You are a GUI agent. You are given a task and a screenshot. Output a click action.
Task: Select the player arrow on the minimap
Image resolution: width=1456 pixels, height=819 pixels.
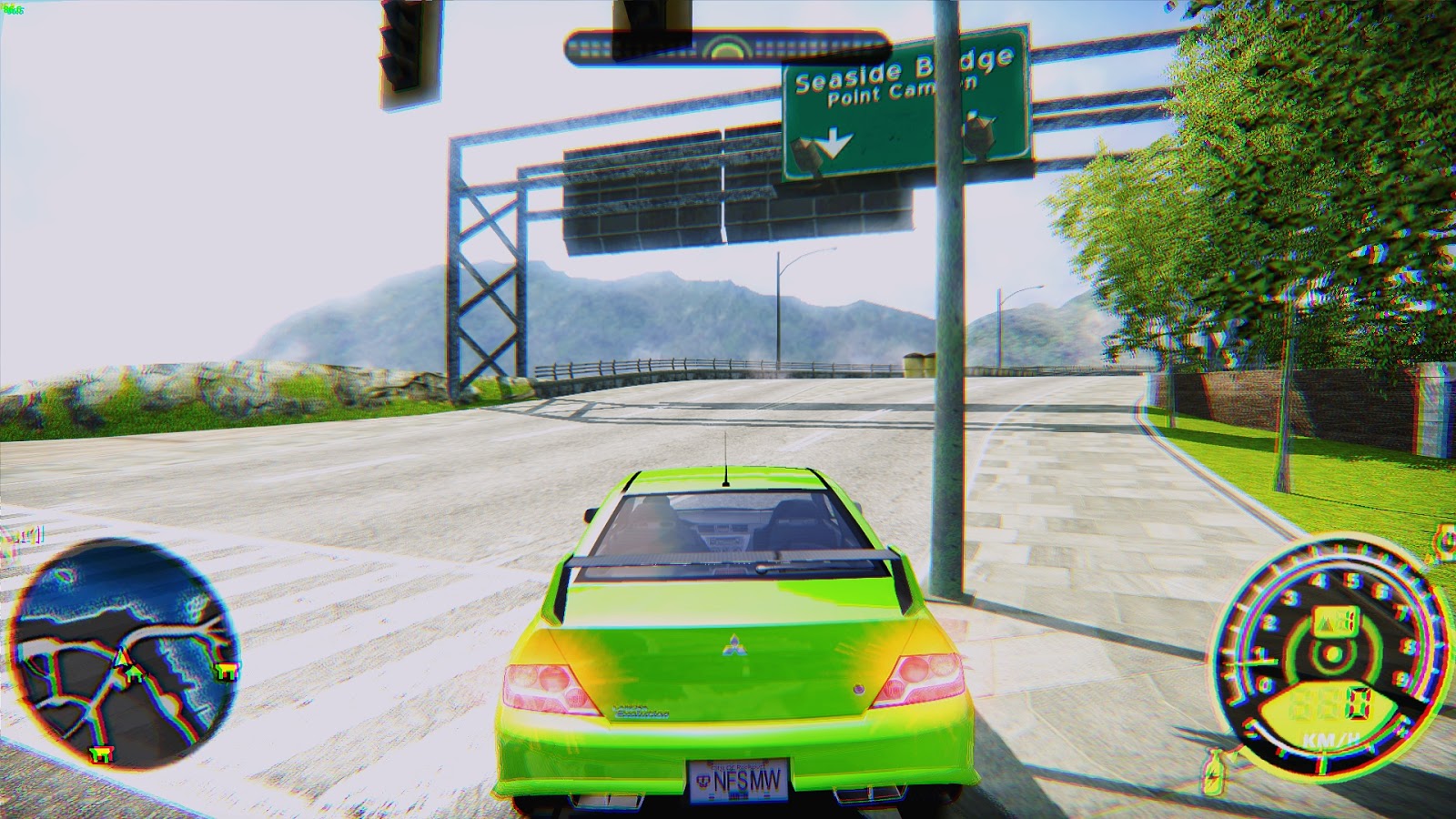point(123,657)
